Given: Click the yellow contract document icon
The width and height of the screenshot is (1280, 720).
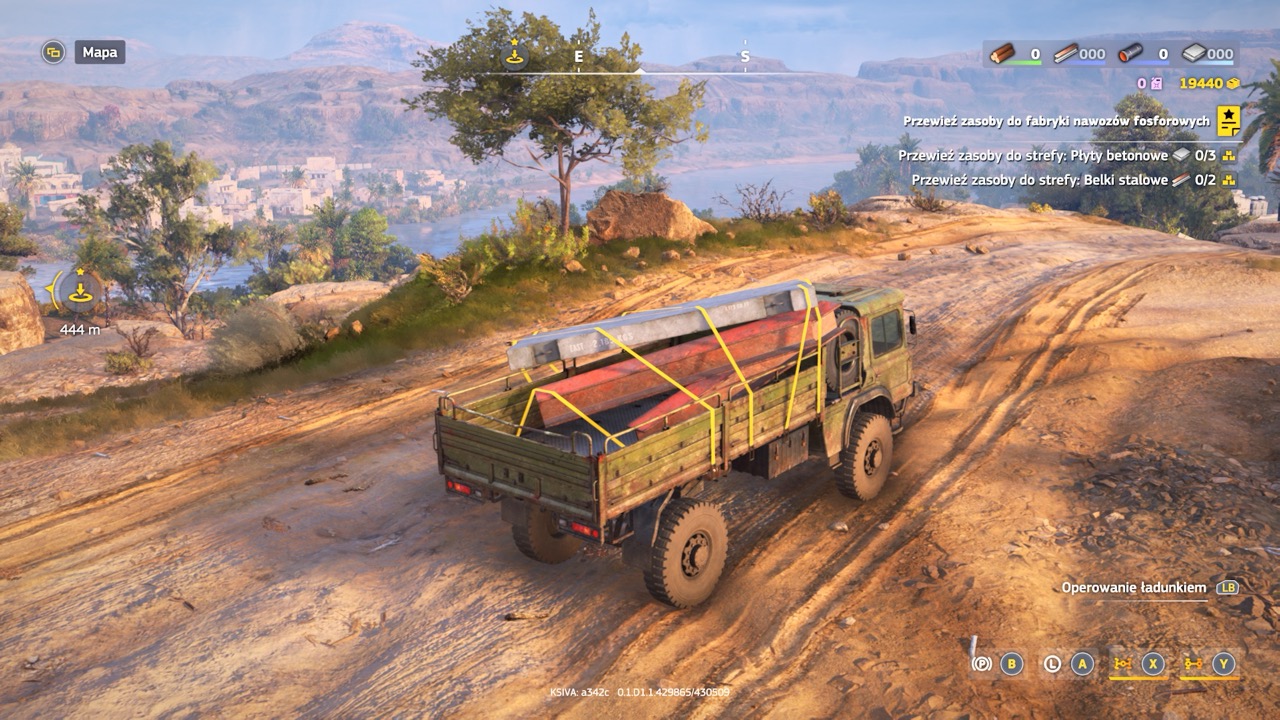Looking at the screenshot, I should point(1228,121).
